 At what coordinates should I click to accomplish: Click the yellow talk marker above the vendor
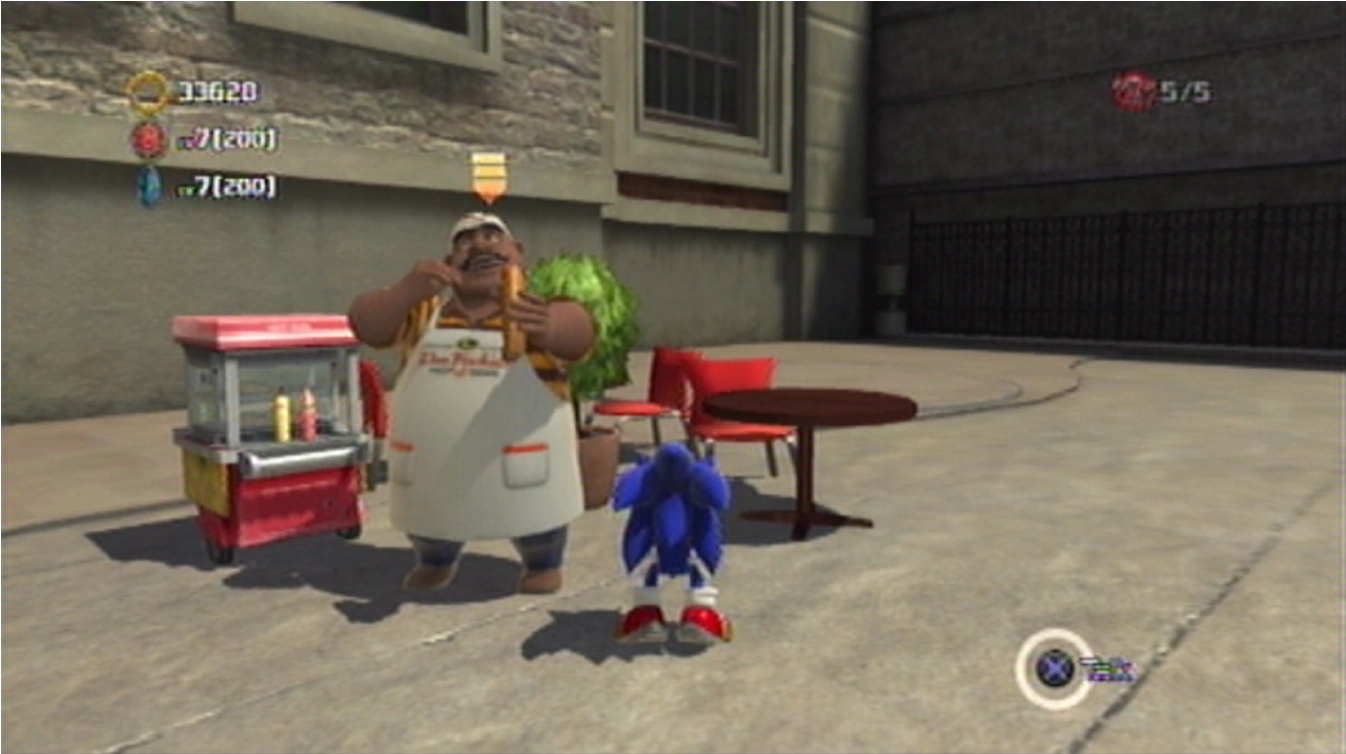click(x=488, y=176)
